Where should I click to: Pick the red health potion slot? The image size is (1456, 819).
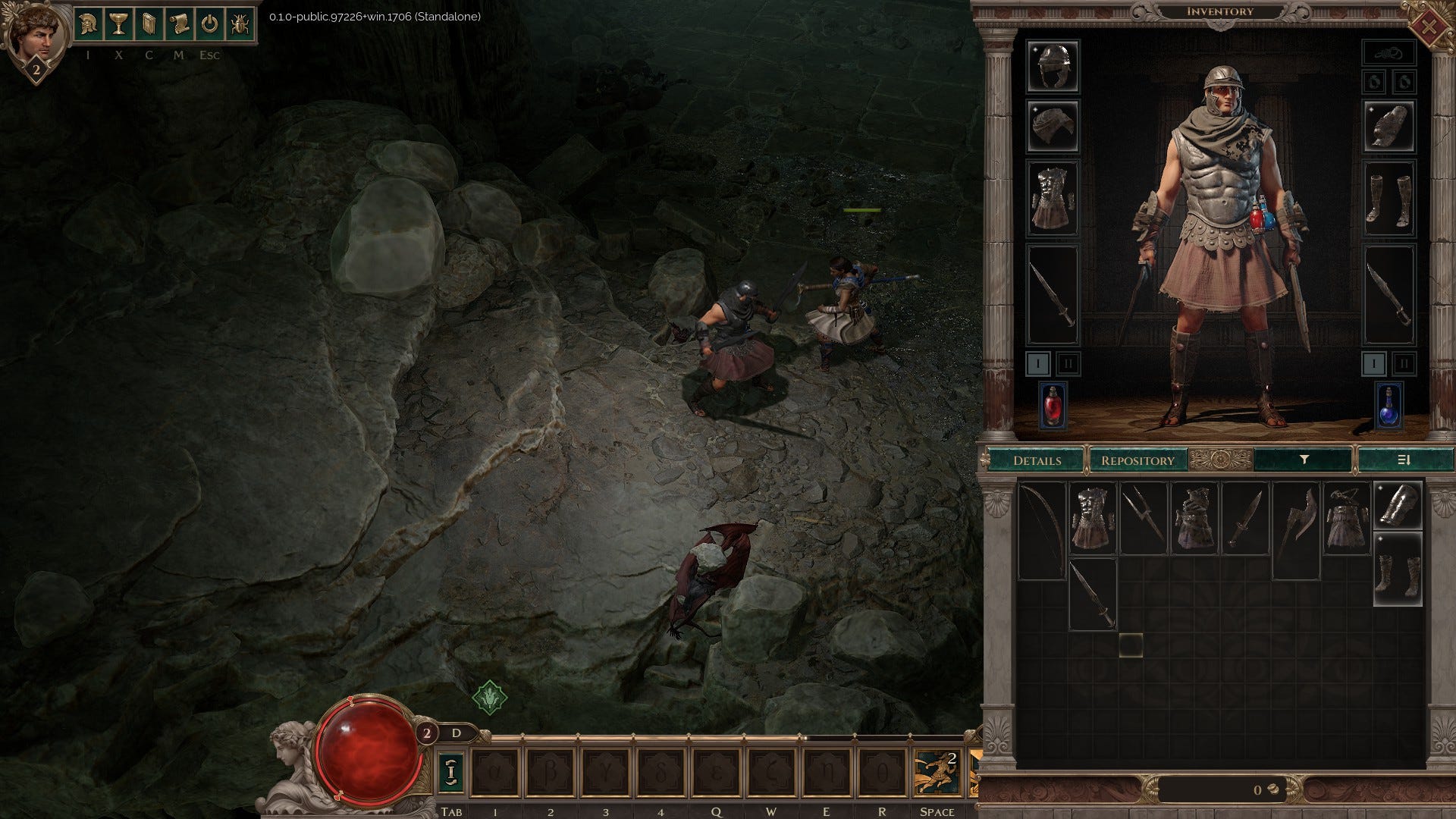[1053, 405]
